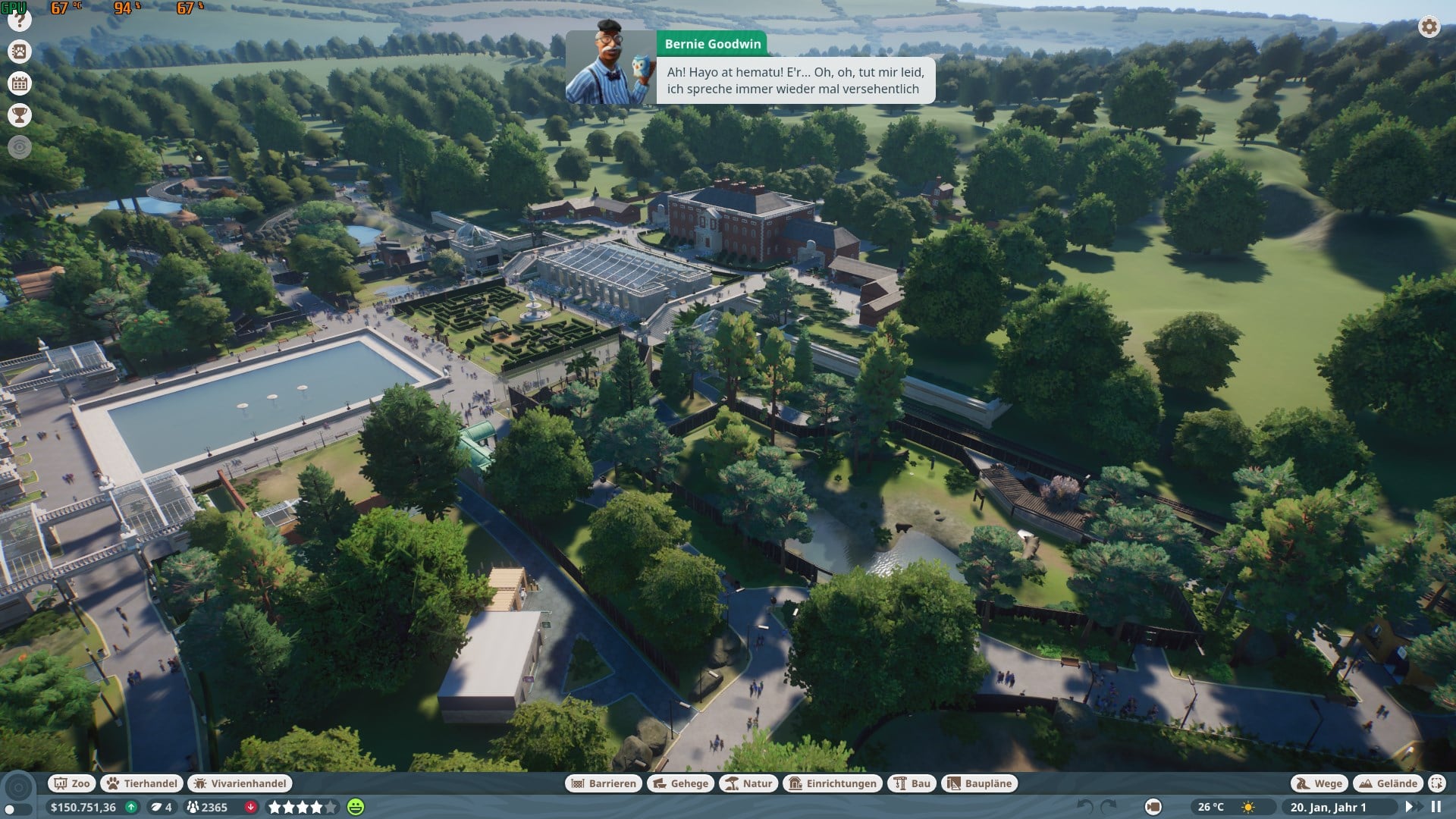Open the Baupläne blueprints browser
This screenshot has width=1456, height=819.
coord(979,783)
